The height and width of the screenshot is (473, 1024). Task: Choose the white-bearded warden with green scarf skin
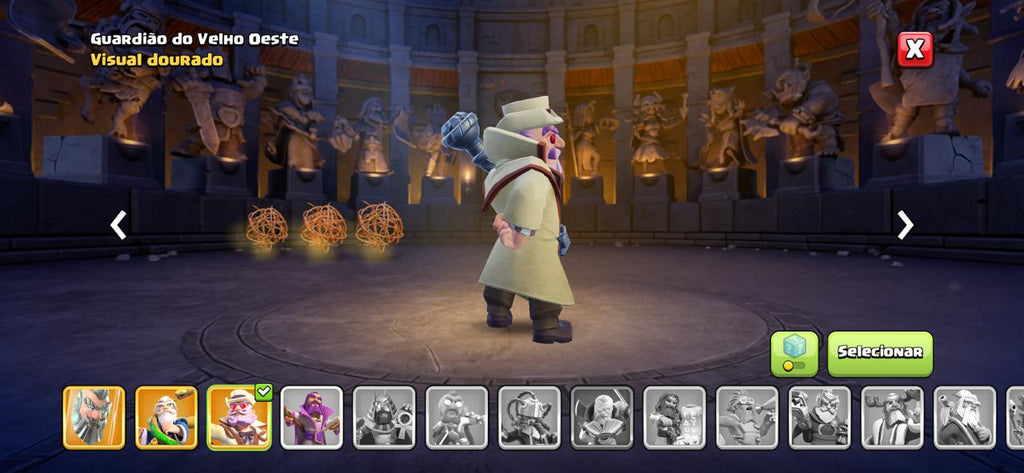166,417
